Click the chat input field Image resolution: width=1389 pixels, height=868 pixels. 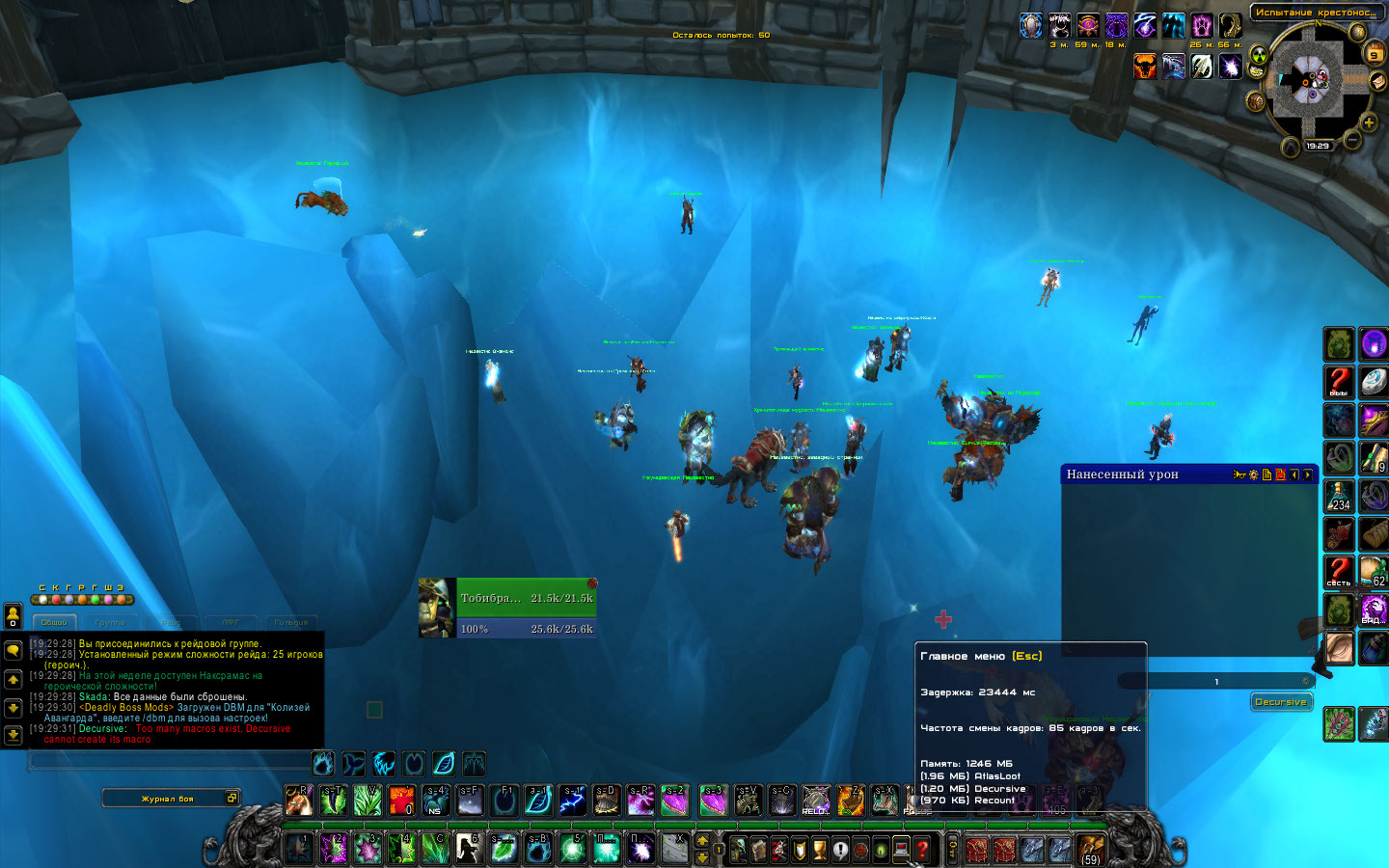[x=169, y=761]
